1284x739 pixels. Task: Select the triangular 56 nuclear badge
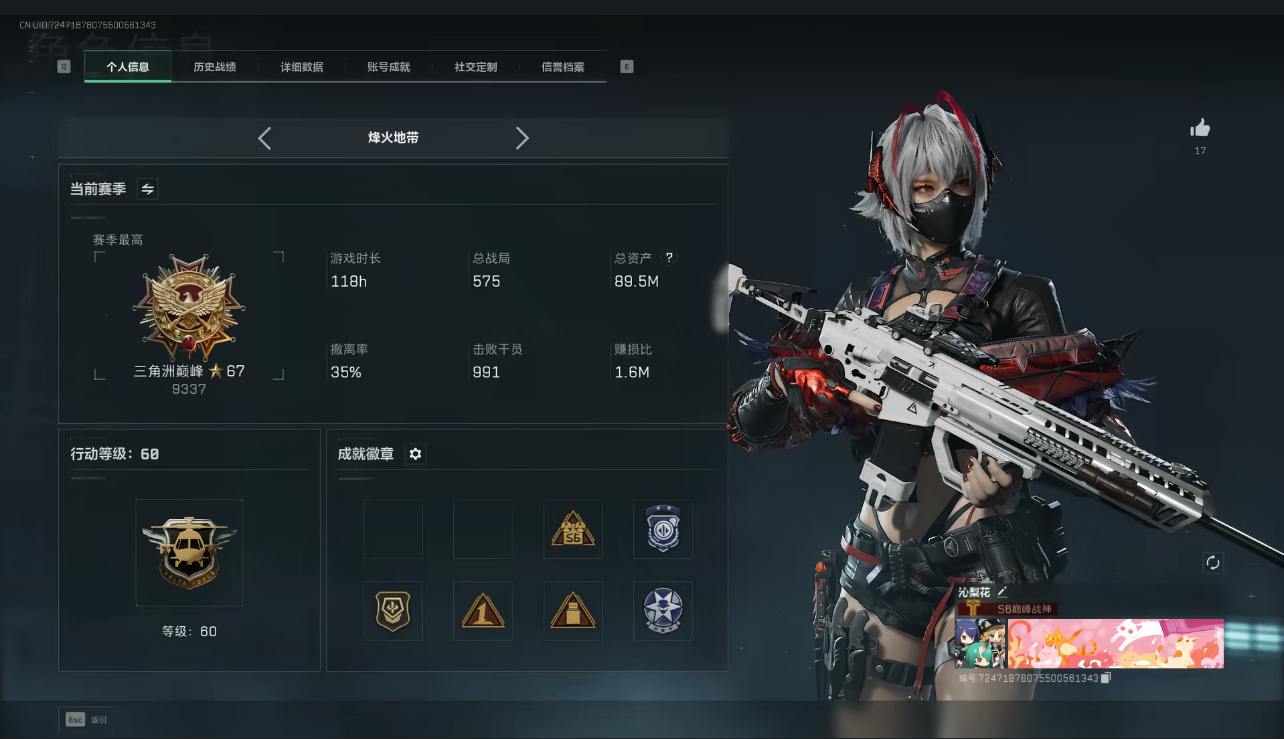[572, 528]
